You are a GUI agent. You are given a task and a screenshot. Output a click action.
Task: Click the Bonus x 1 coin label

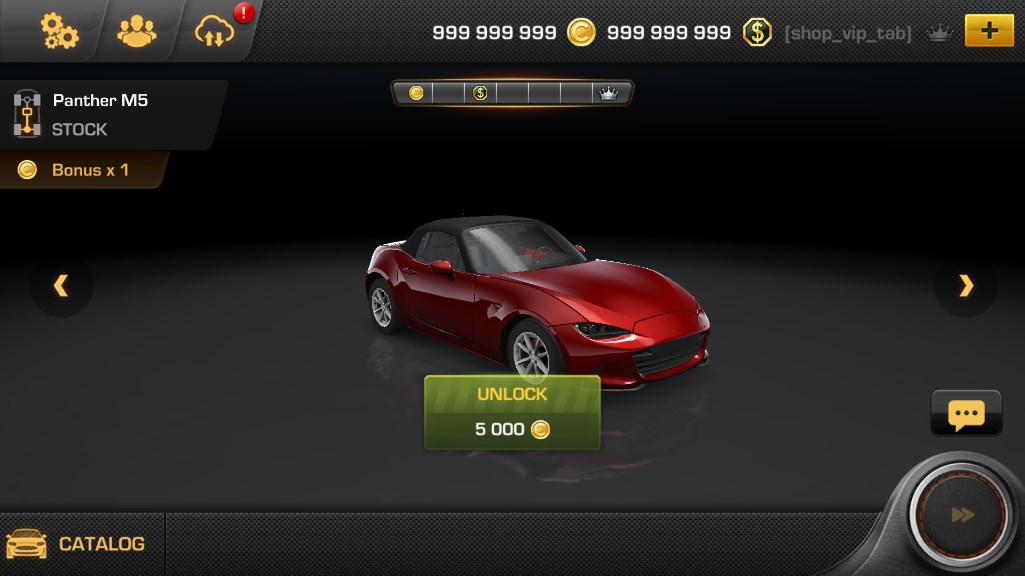point(80,170)
